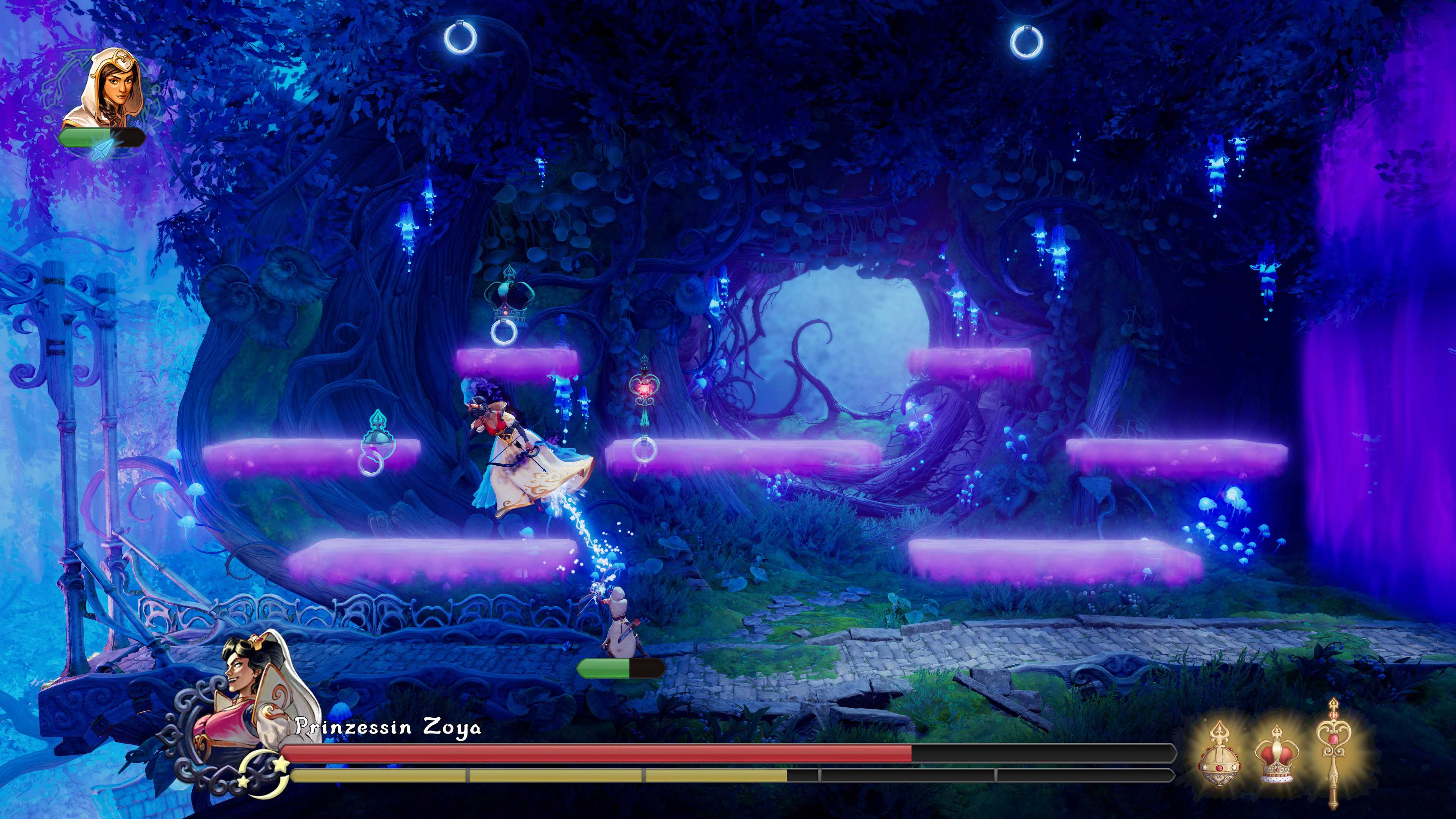Click the golden royal orb icon
Screen dimensions: 1456x819
point(1219,754)
